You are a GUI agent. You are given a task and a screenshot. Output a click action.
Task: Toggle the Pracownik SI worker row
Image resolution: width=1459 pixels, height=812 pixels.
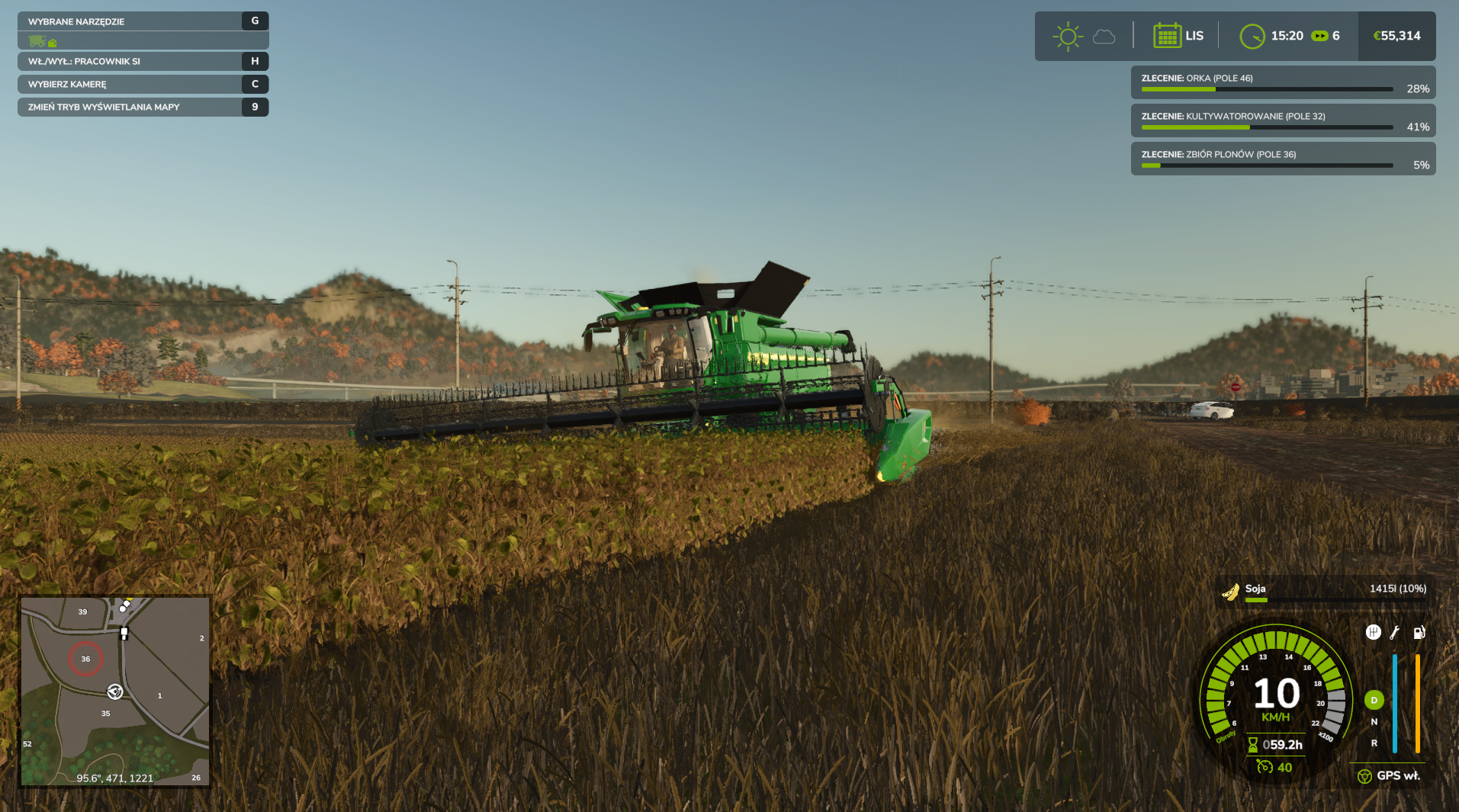pyautogui.click(x=143, y=61)
